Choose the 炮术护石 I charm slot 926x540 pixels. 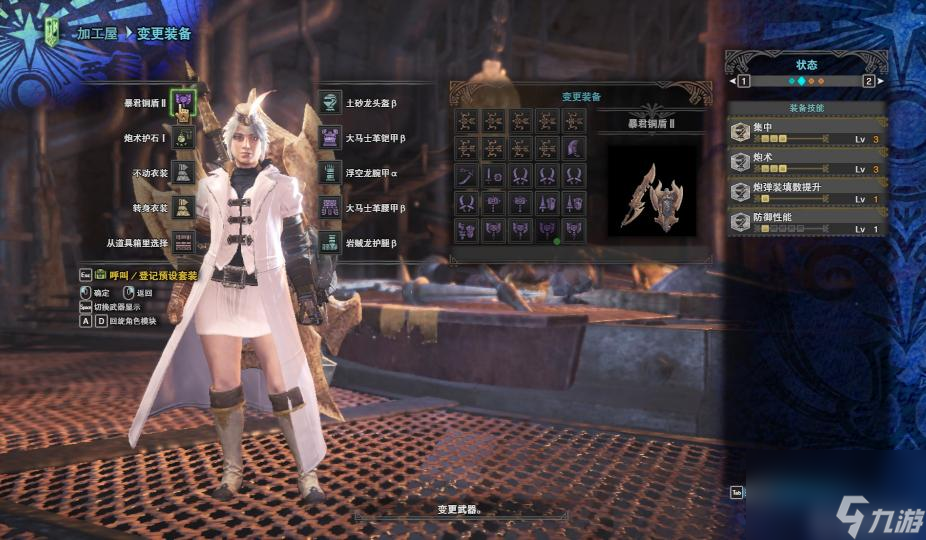183,137
